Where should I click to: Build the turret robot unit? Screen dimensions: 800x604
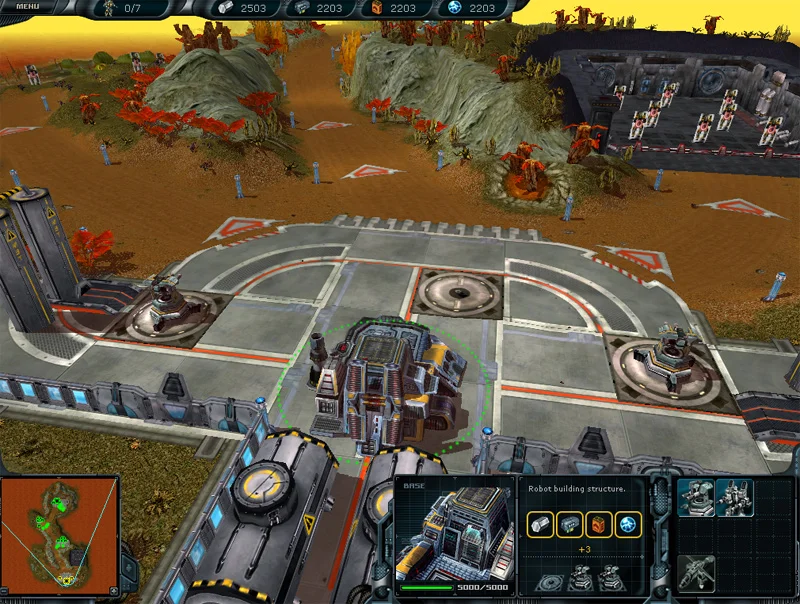point(695,497)
